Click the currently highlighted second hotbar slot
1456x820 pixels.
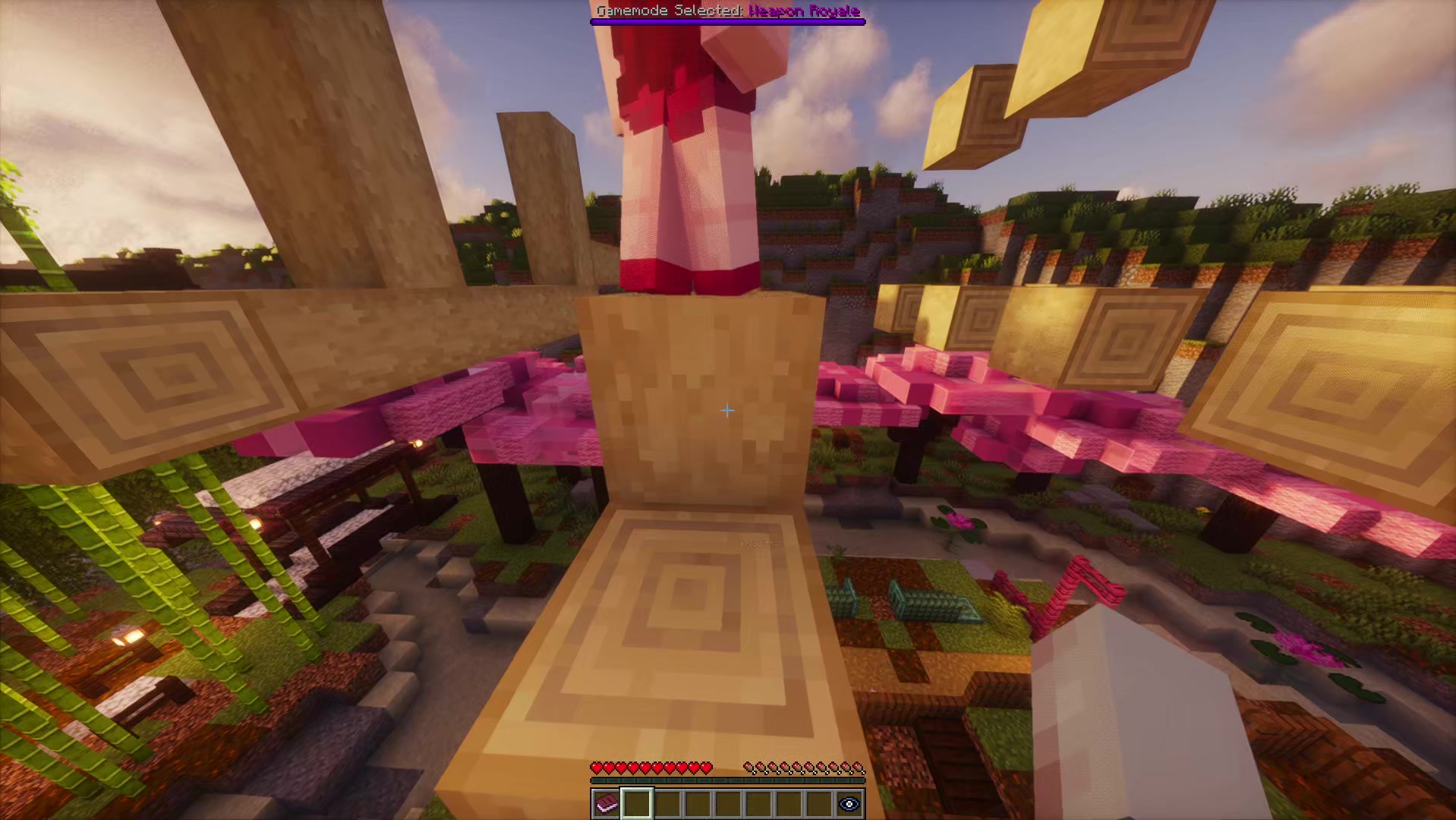pyautogui.click(x=638, y=803)
